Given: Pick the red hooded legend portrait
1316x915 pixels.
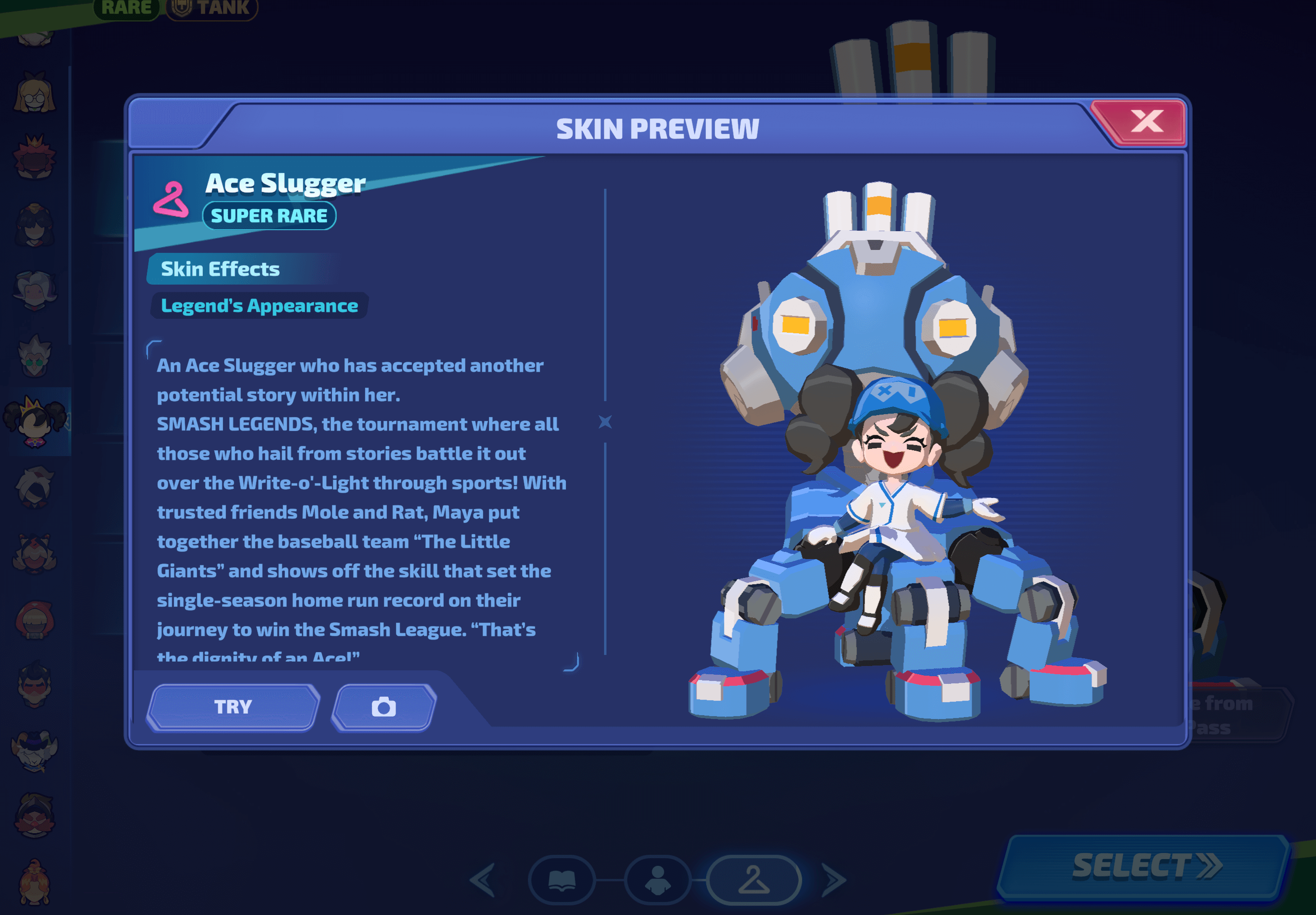Looking at the screenshot, I should click(x=34, y=620).
